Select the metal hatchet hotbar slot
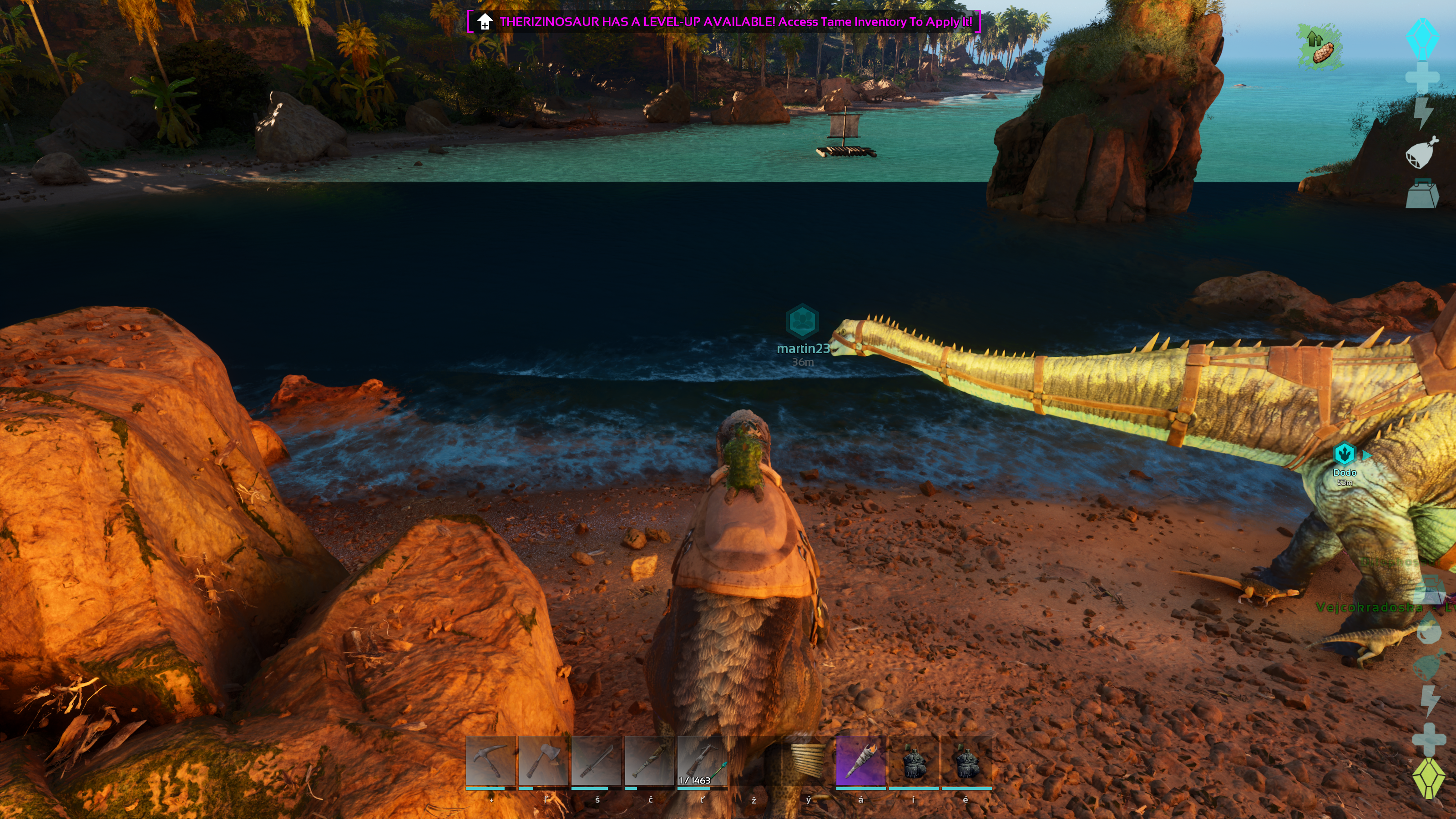 click(x=543, y=761)
